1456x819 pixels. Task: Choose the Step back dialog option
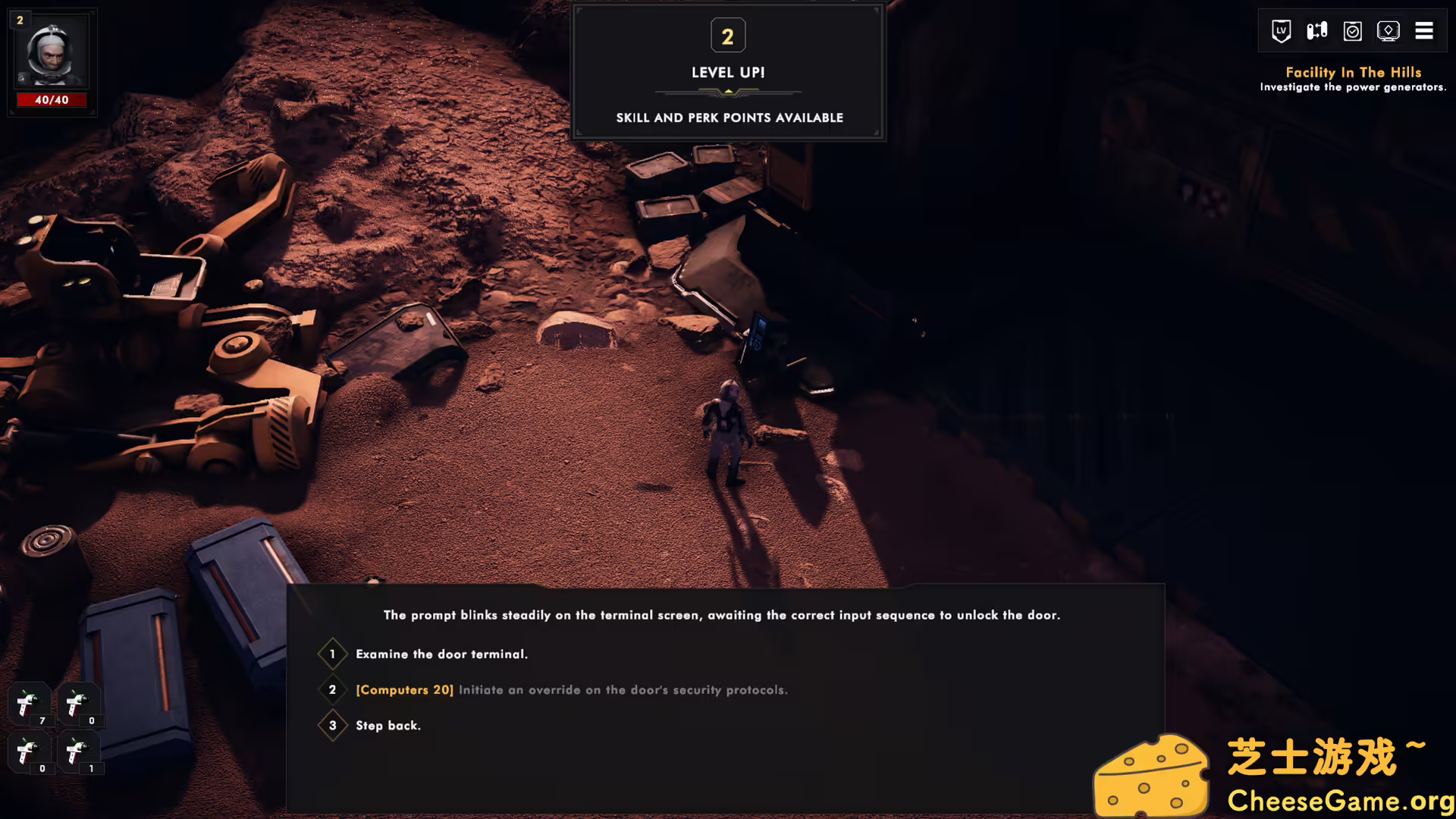click(x=388, y=725)
